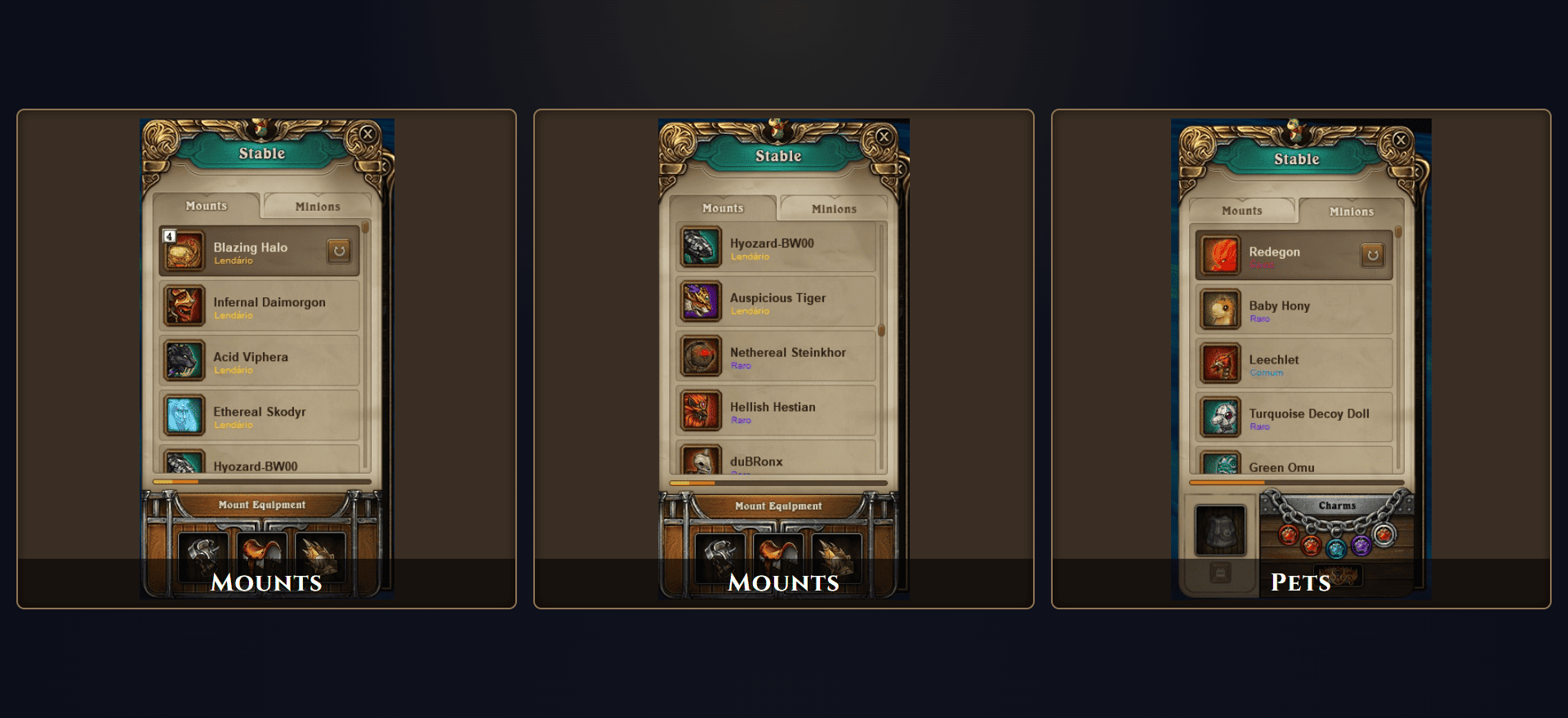Close the Stable window listing Blazing Halo
1568x718 pixels.
coord(367,134)
